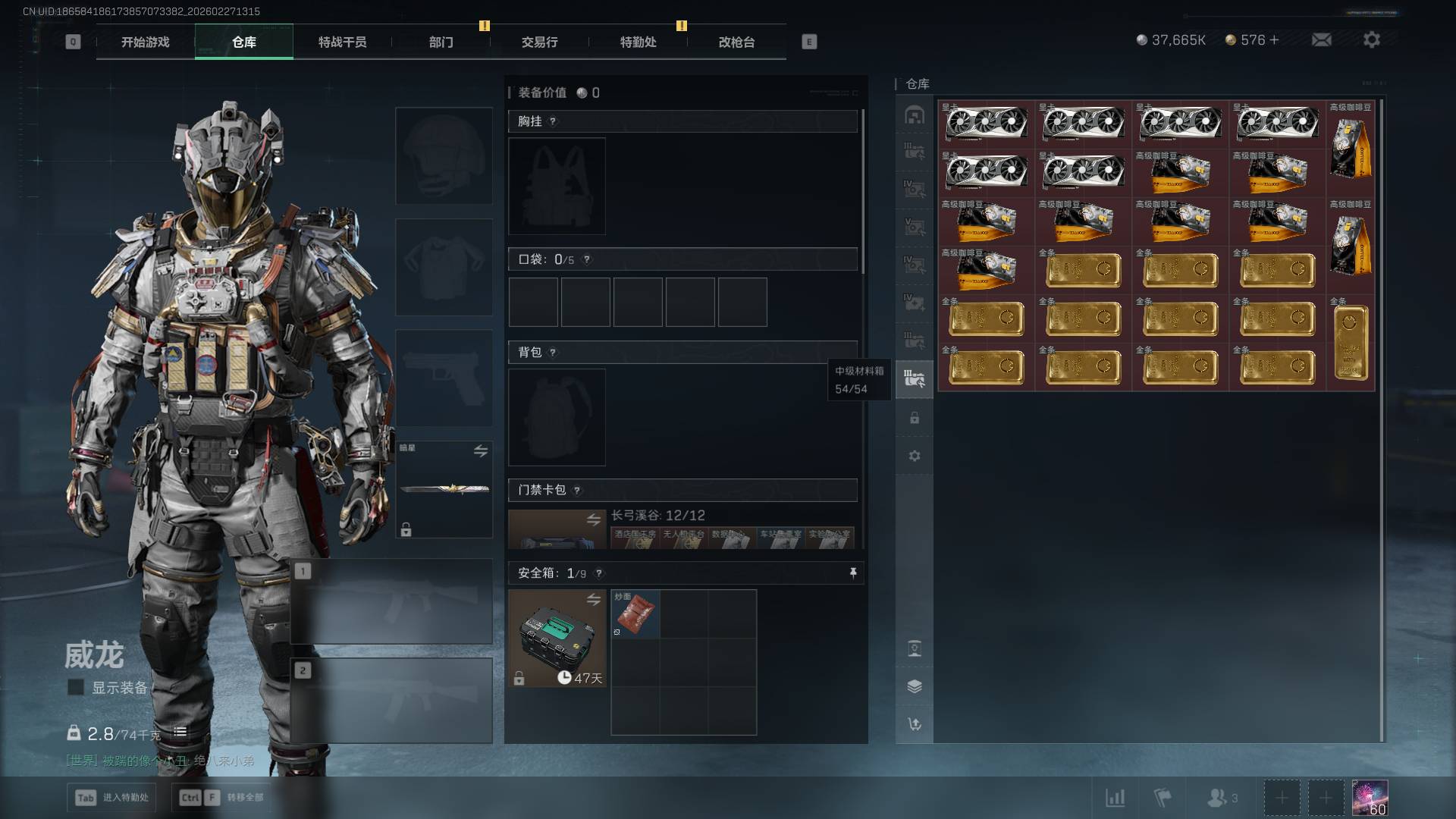Select the melee knife weapon slot
Screen dimensions: 1456x819
click(x=444, y=489)
